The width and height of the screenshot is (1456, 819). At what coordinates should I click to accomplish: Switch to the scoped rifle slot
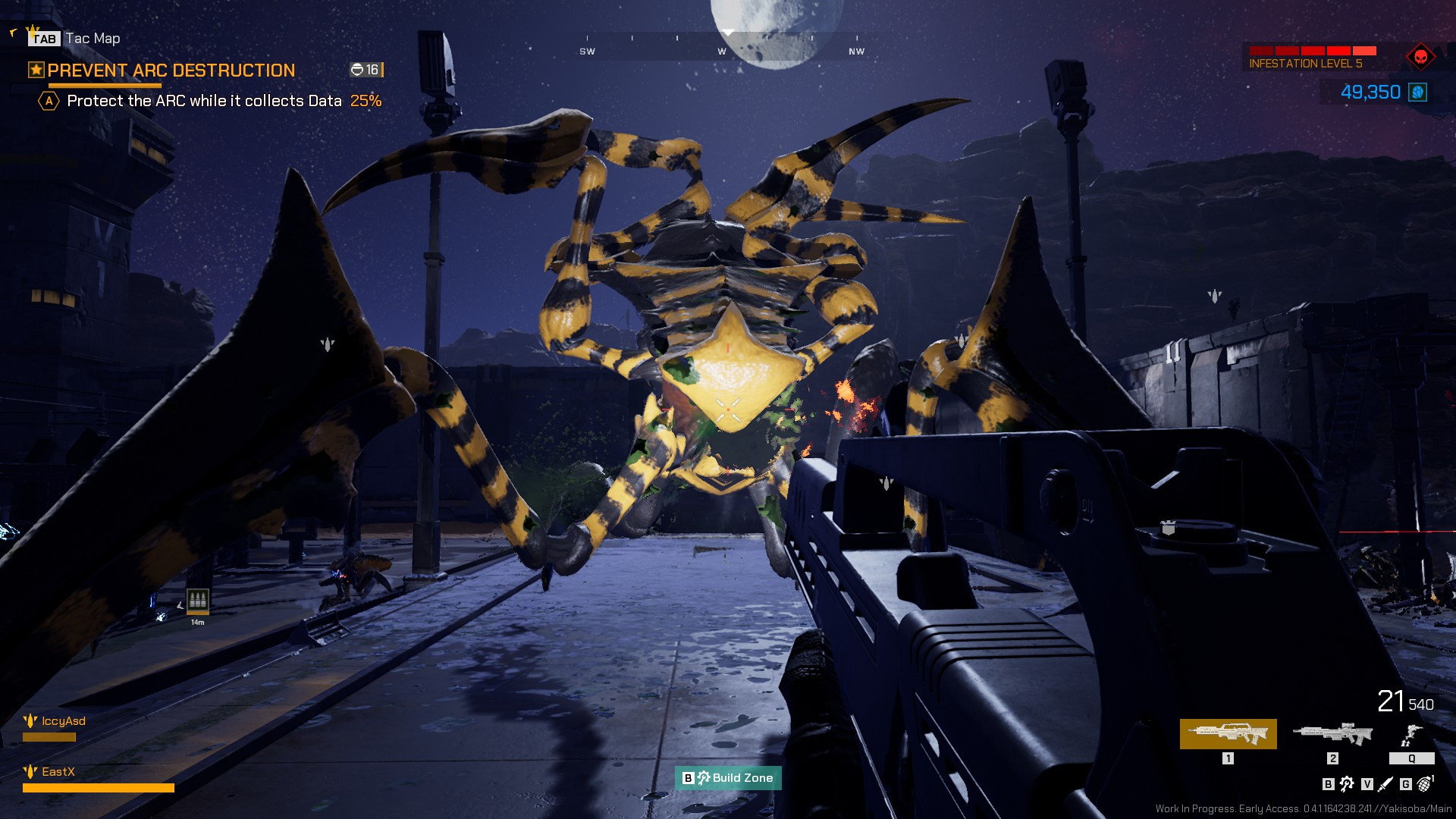(x=1332, y=733)
